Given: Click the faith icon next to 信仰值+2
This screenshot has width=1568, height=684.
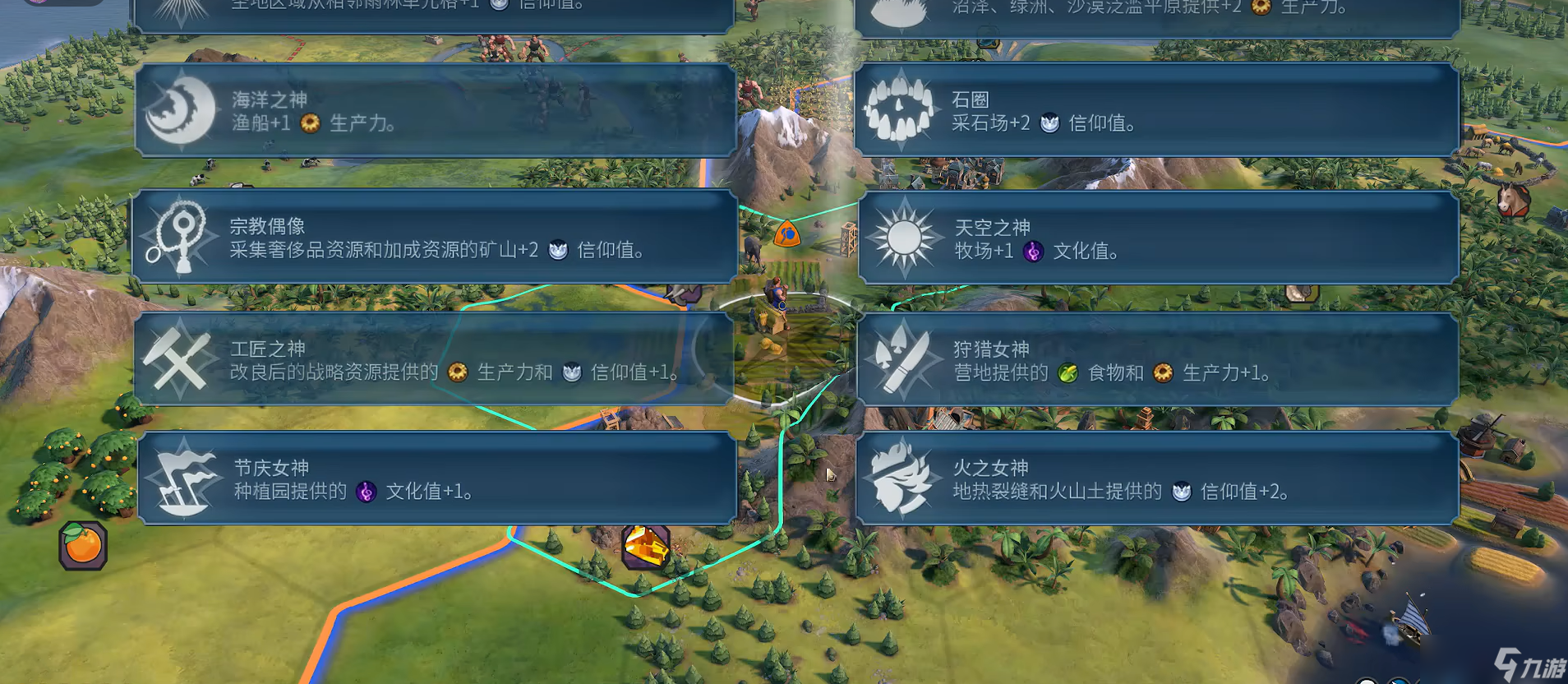Looking at the screenshot, I should coord(1182,492).
